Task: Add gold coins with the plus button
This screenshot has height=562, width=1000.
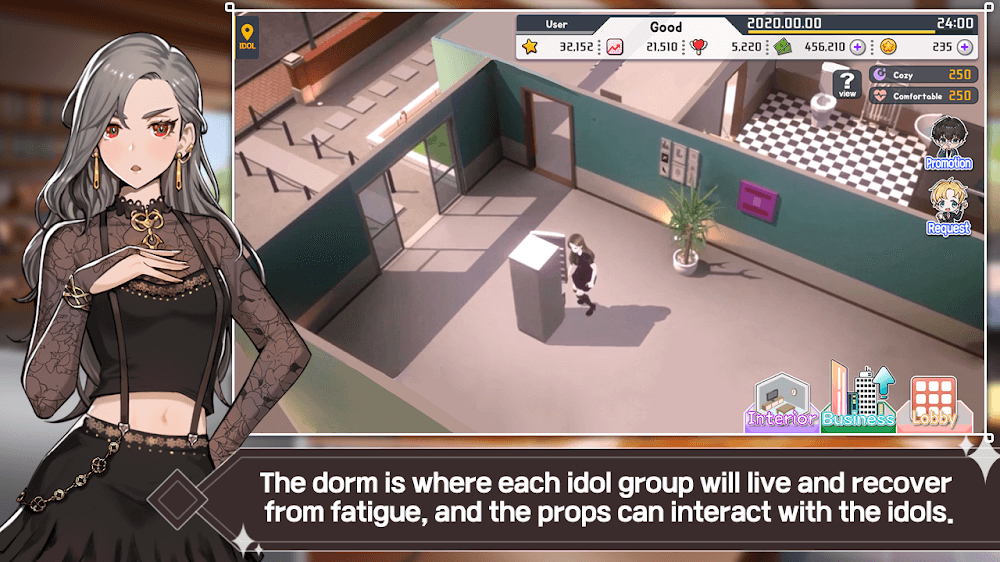Action: 964,47
